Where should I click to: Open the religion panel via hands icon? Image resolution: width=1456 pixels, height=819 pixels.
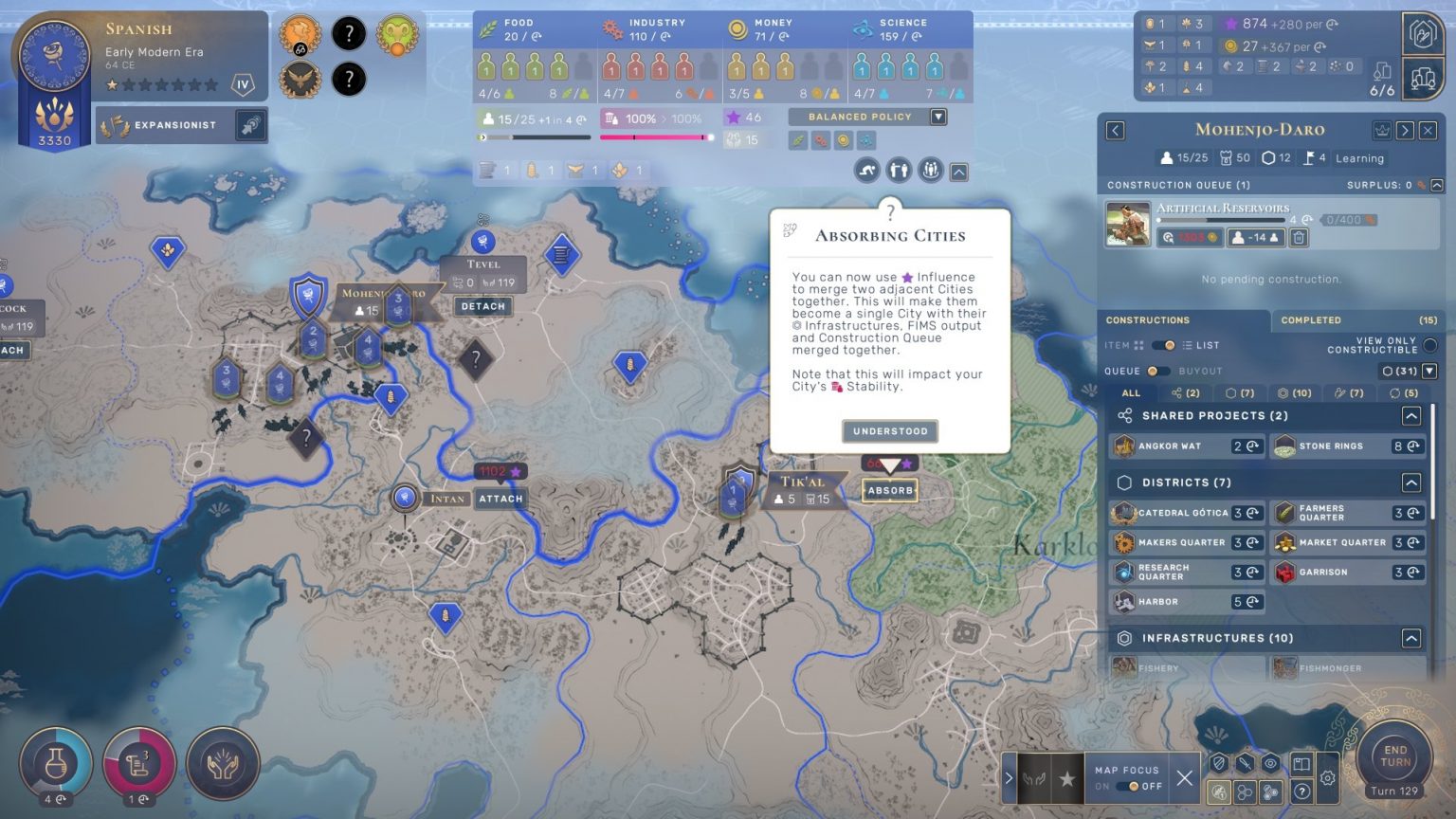(222, 764)
